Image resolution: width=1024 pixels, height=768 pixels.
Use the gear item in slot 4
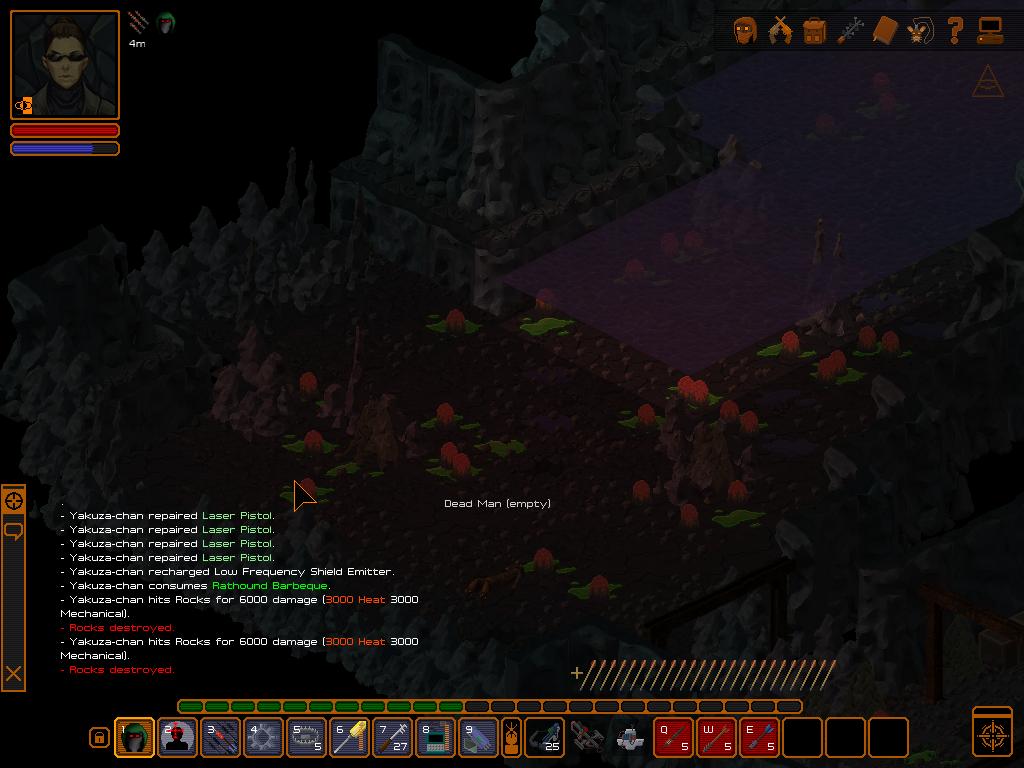264,738
